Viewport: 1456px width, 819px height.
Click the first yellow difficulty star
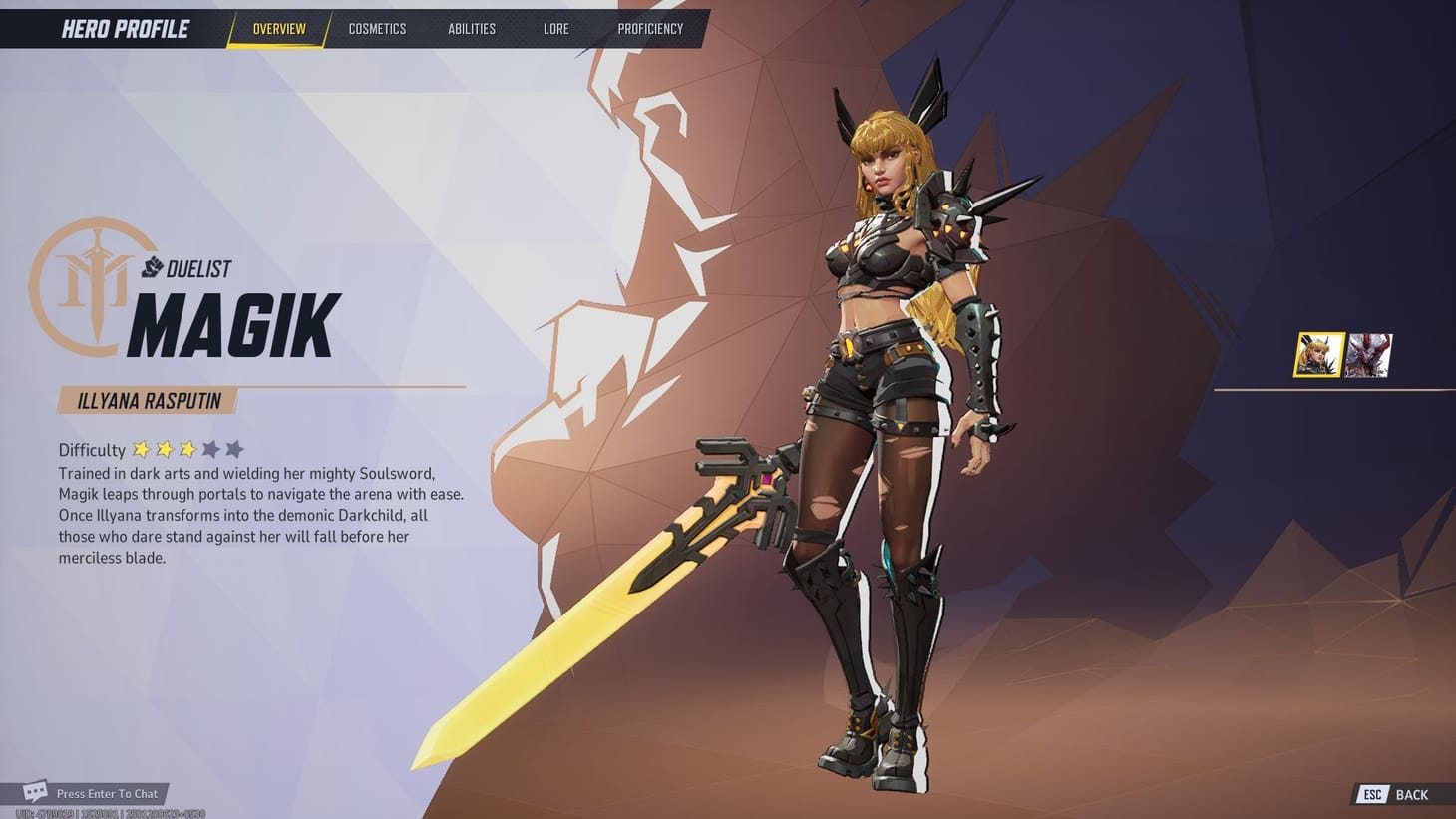142,449
